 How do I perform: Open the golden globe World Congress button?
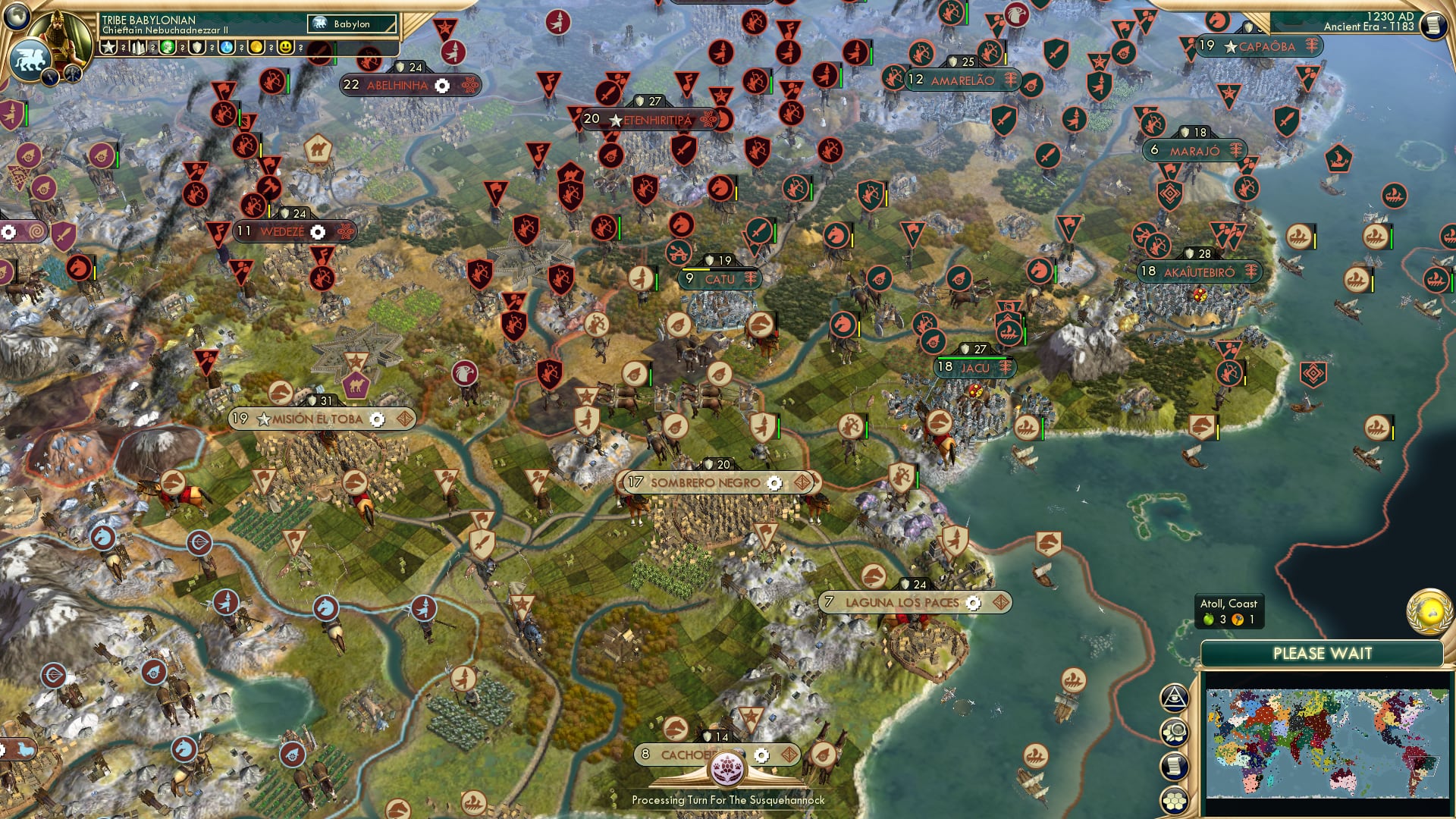tap(1429, 611)
